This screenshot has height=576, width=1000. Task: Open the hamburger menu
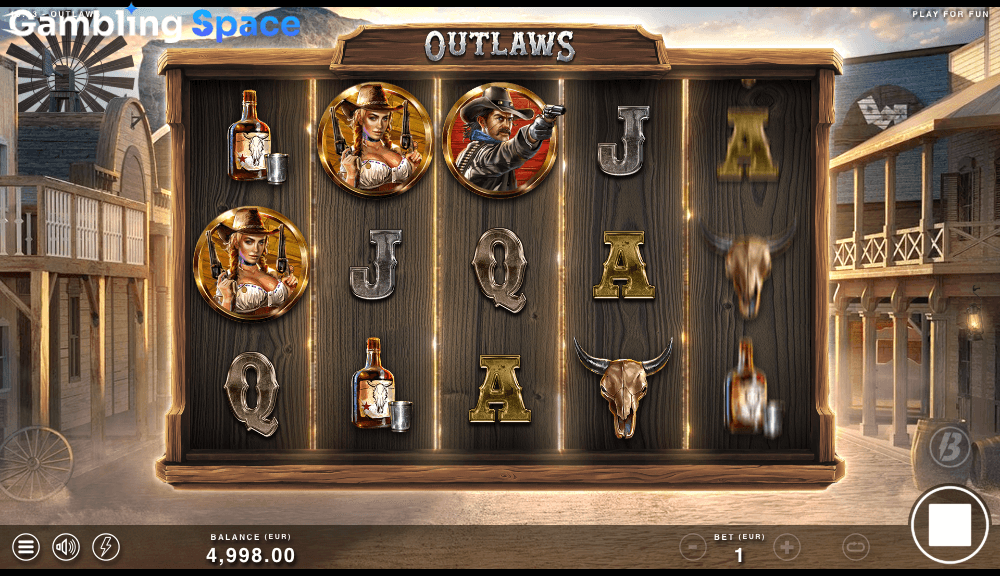(26, 547)
